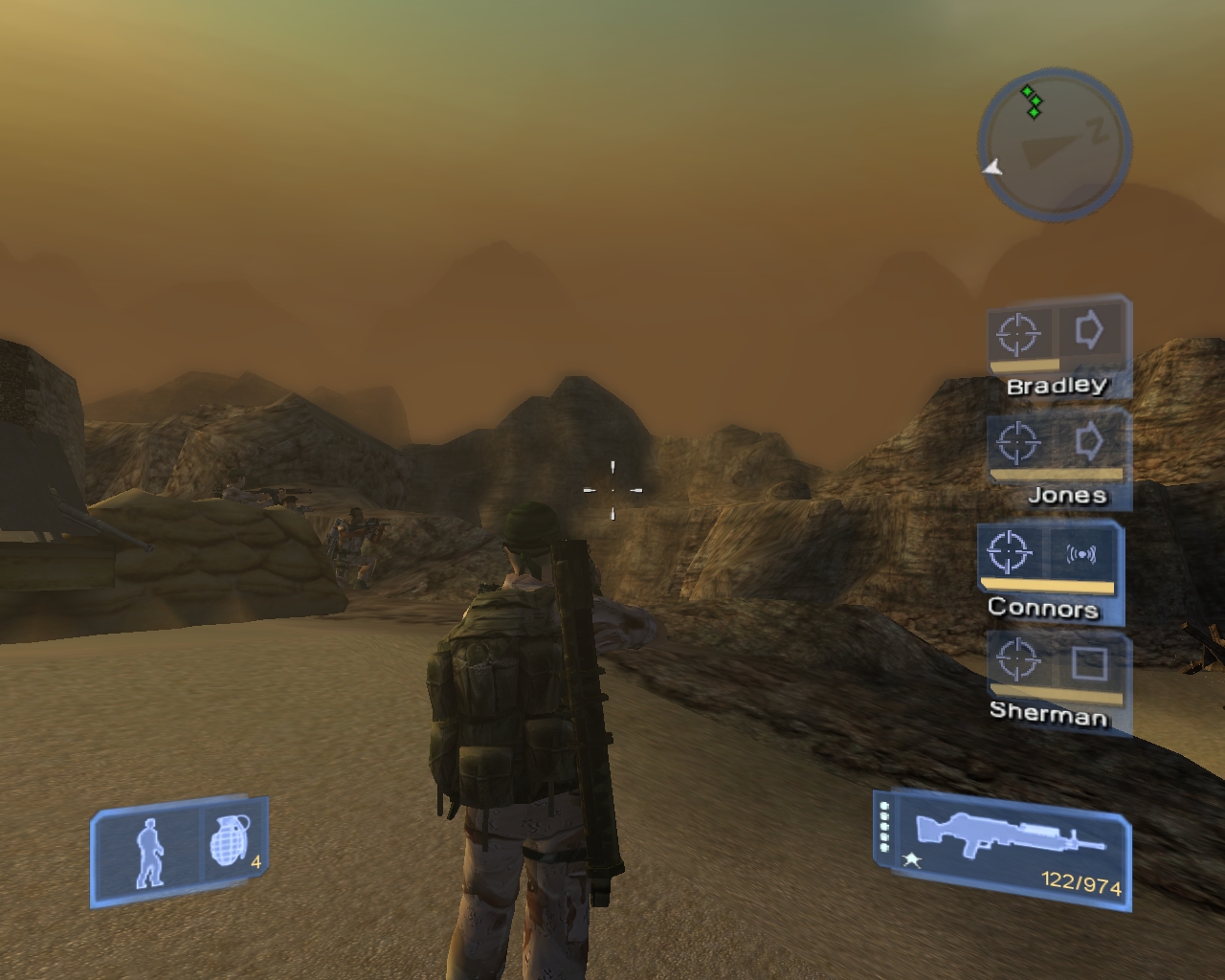Select squad member Sherman's panel
1225x980 pixels.
coord(1058,680)
